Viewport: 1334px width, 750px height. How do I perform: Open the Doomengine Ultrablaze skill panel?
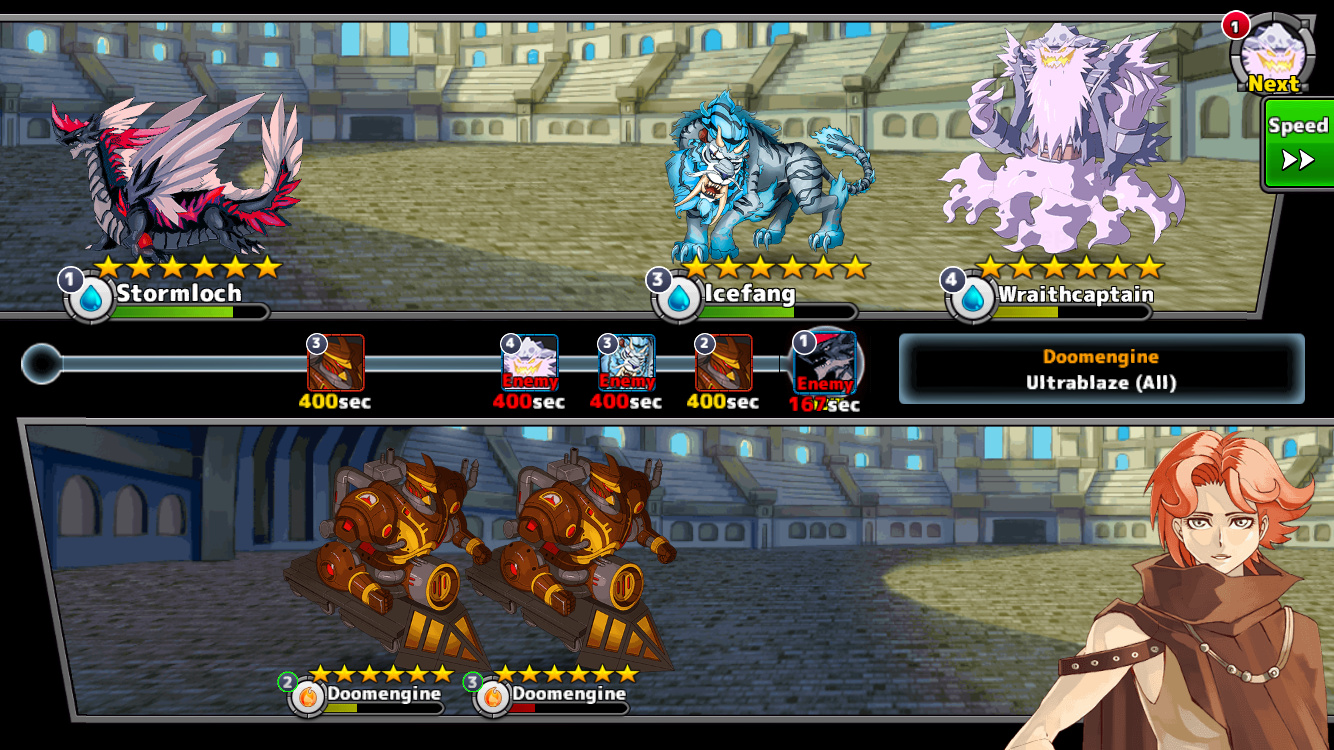coord(1101,369)
